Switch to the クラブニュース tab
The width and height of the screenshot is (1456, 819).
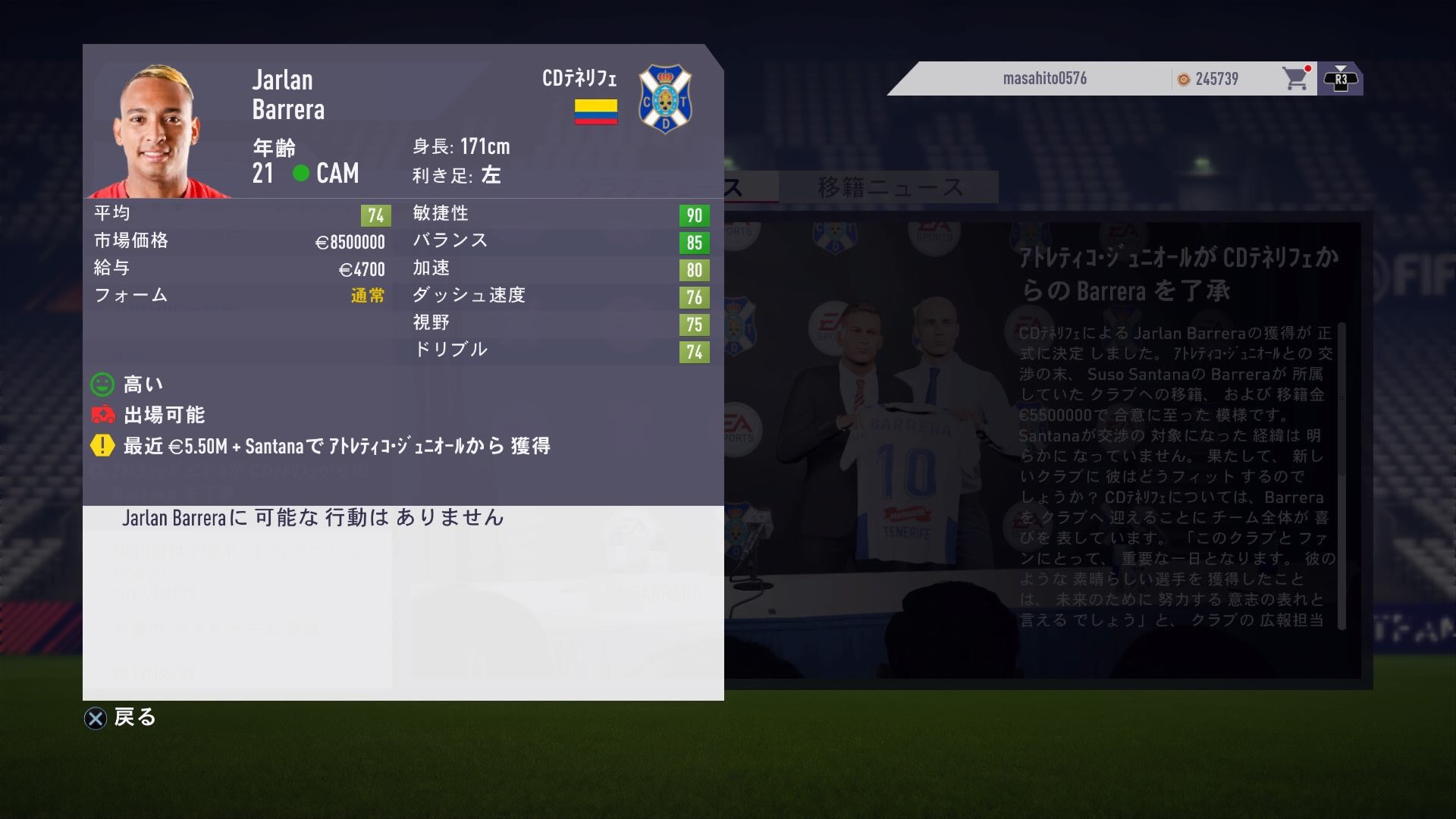686,184
